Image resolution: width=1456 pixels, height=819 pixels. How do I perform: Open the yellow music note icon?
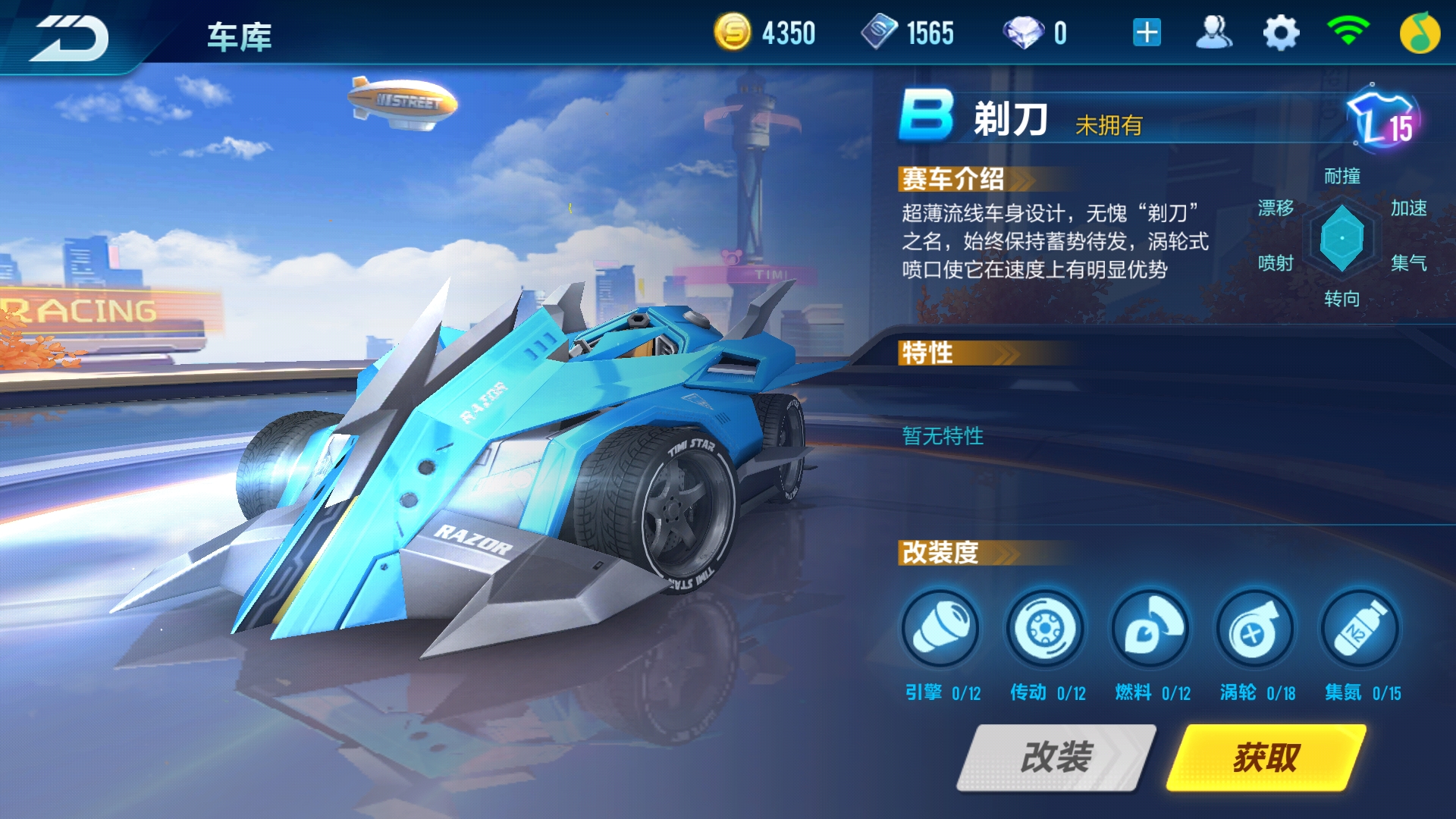point(1419,33)
